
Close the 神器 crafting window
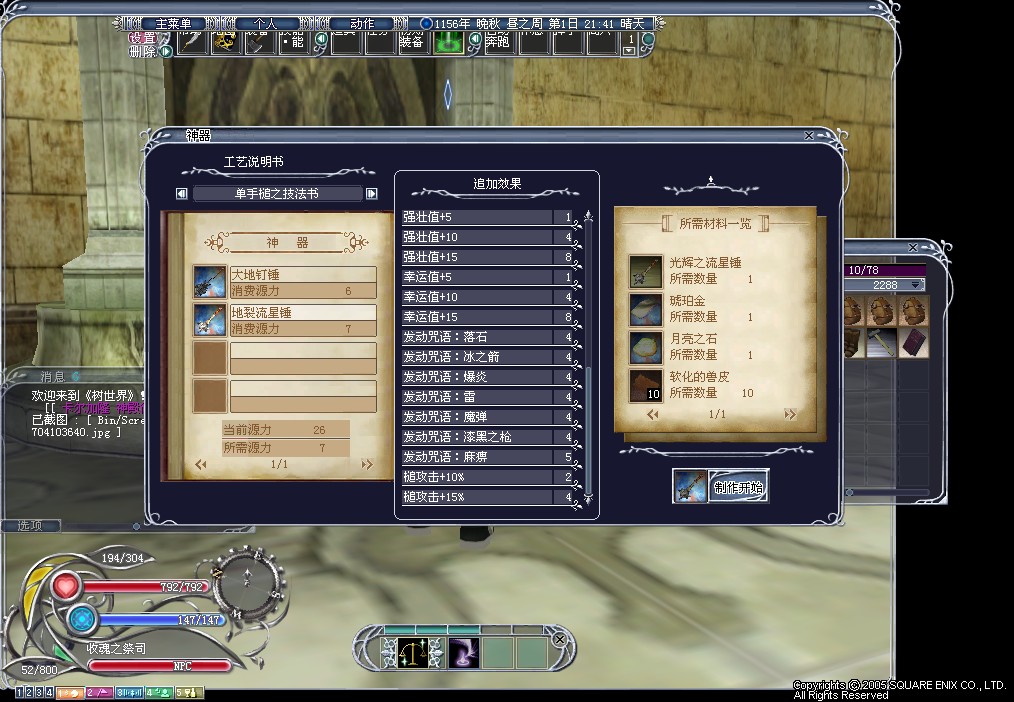click(x=809, y=136)
